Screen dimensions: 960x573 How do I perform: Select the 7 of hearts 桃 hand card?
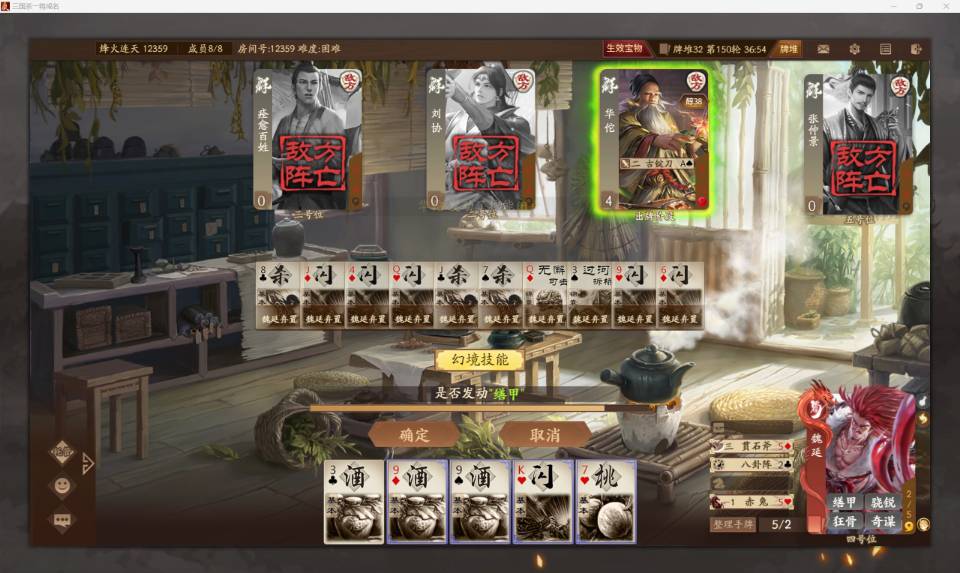point(606,501)
